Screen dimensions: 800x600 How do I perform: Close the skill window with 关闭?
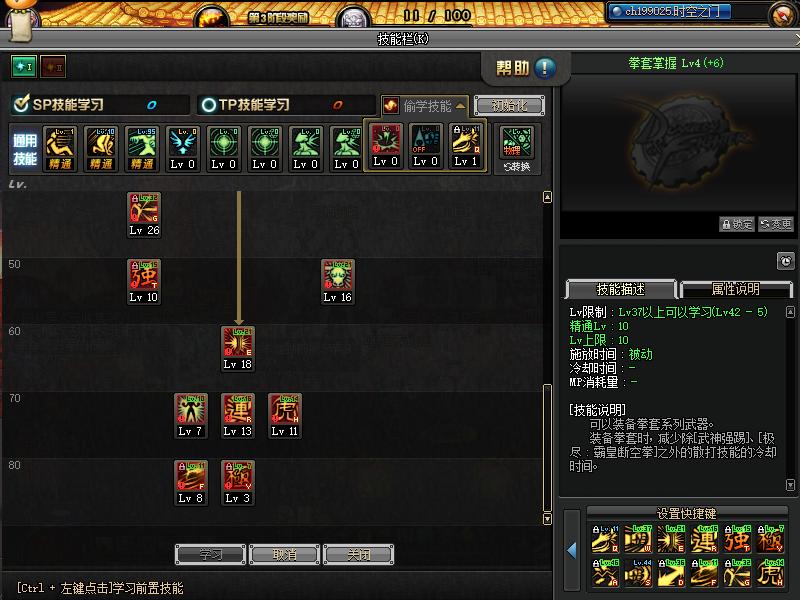[x=359, y=554]
